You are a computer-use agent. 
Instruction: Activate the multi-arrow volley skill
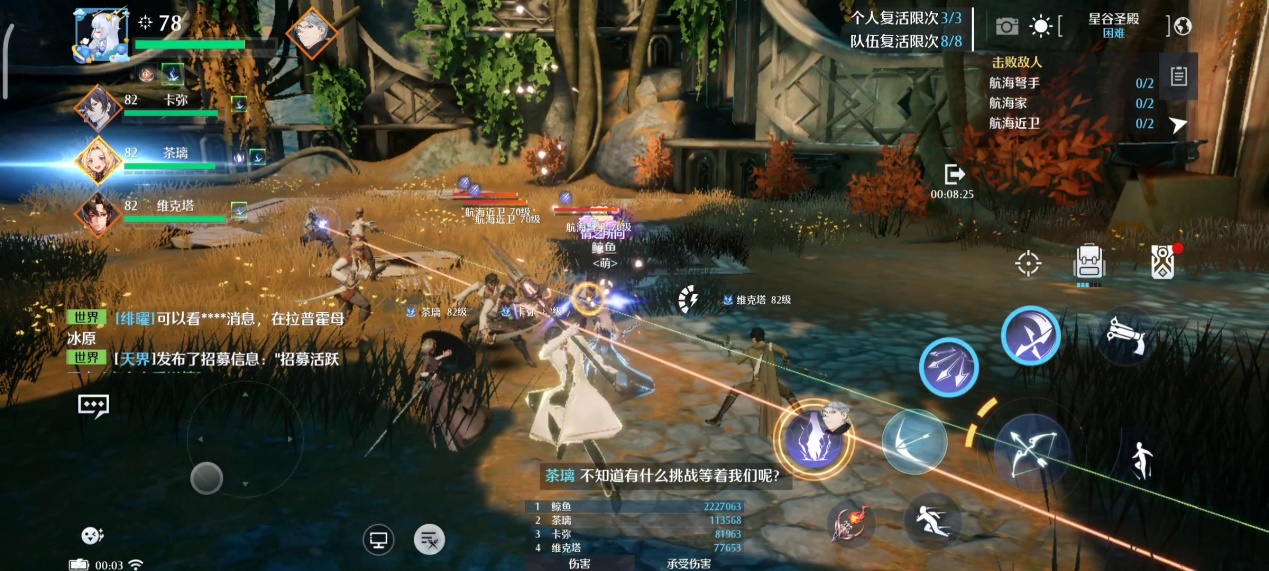[x=948, y=367]
